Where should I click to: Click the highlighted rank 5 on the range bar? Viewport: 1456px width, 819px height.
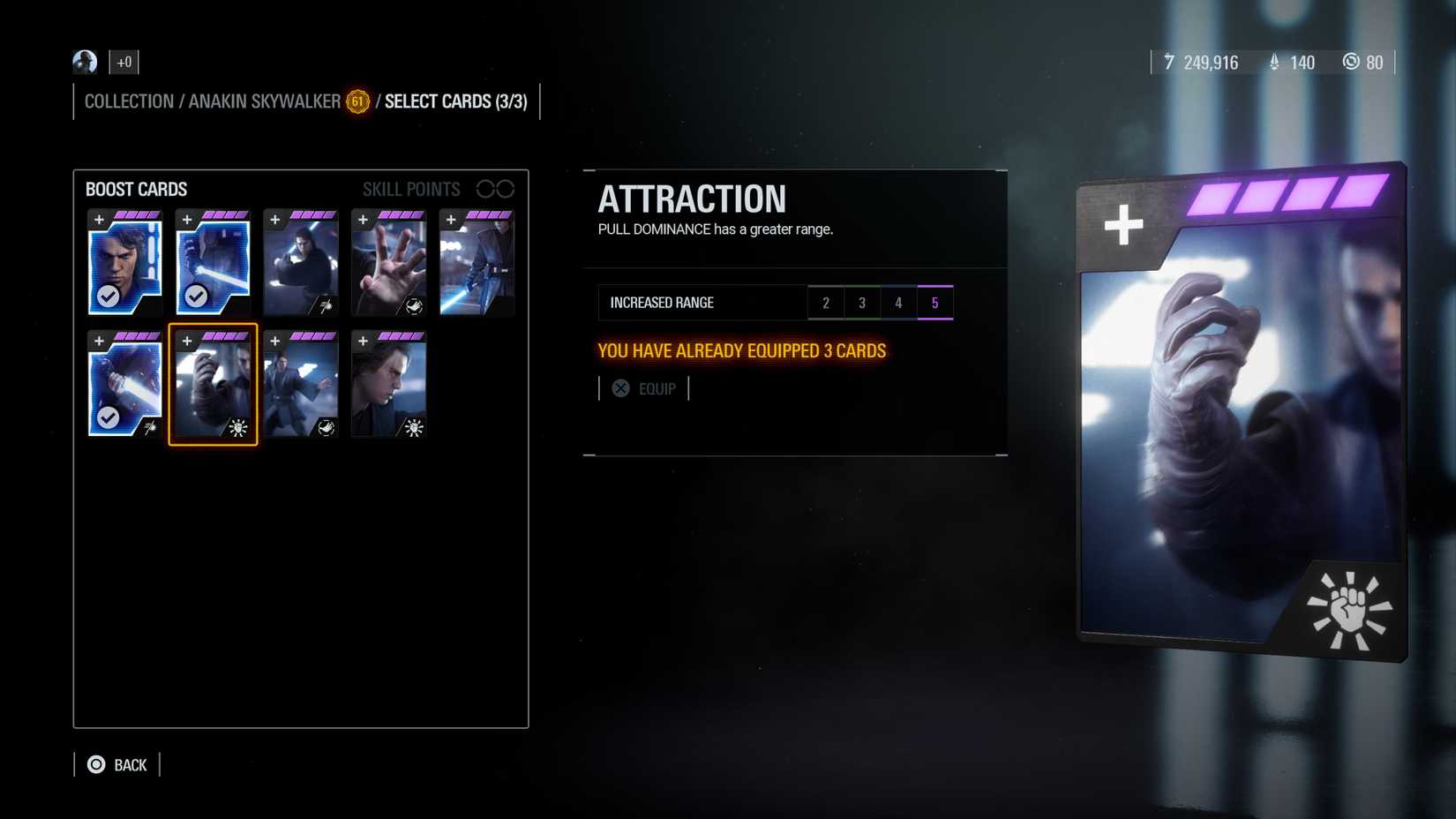point(935,302)
